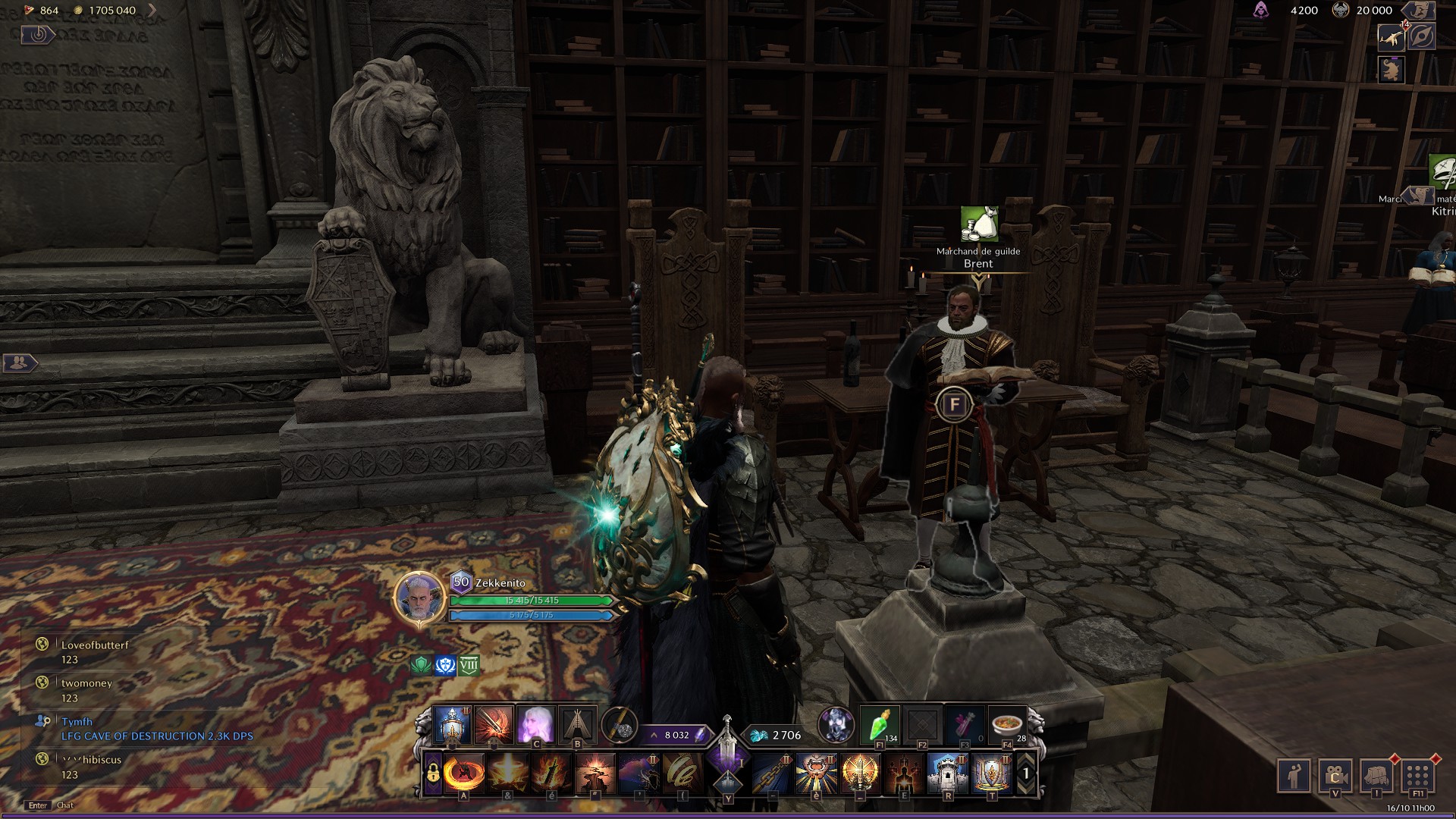Click Zekkenito's green health bar

click(531, 600)
